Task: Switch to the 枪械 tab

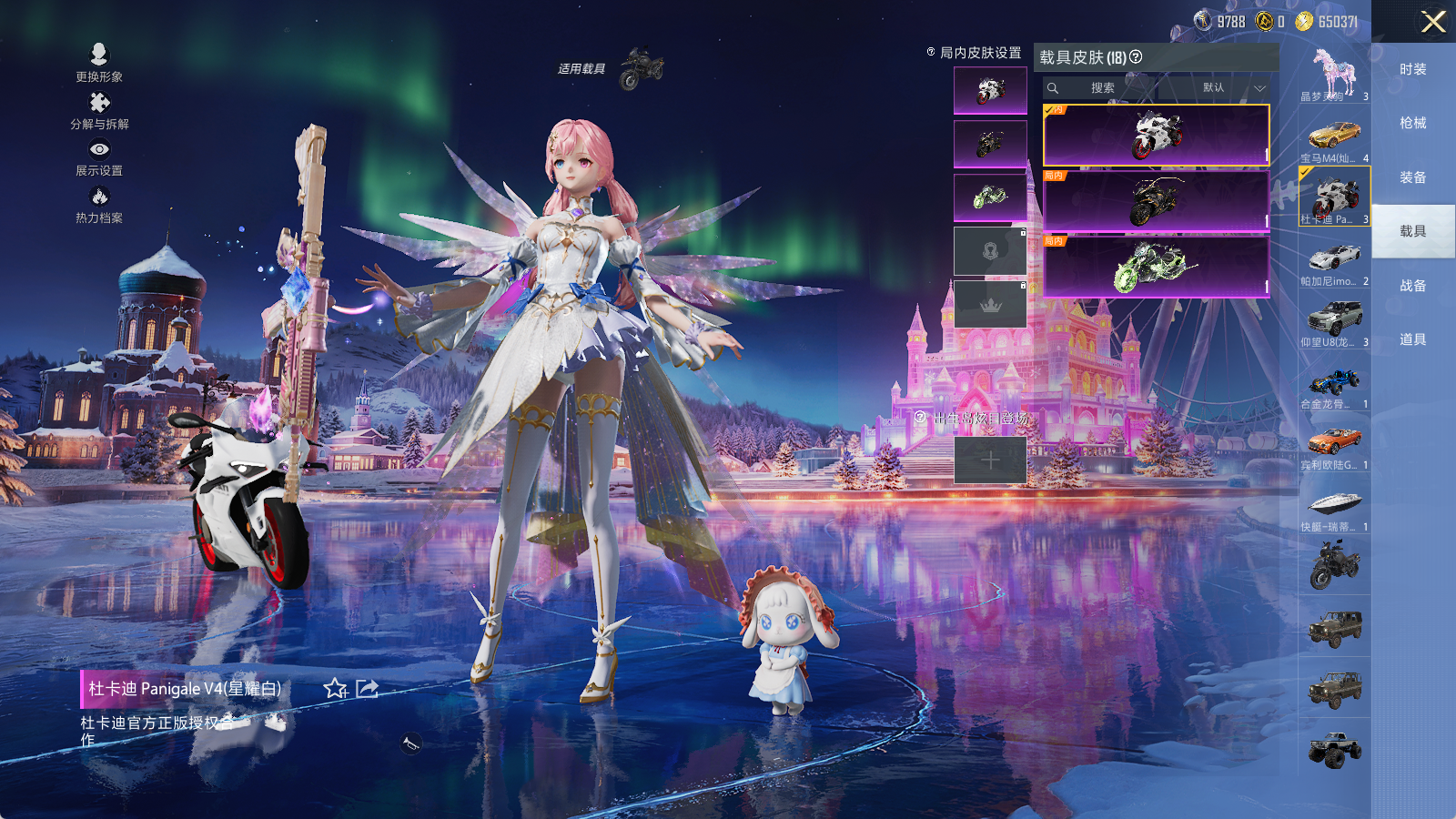Action: pyautogui.click(x=1412, y=123)
